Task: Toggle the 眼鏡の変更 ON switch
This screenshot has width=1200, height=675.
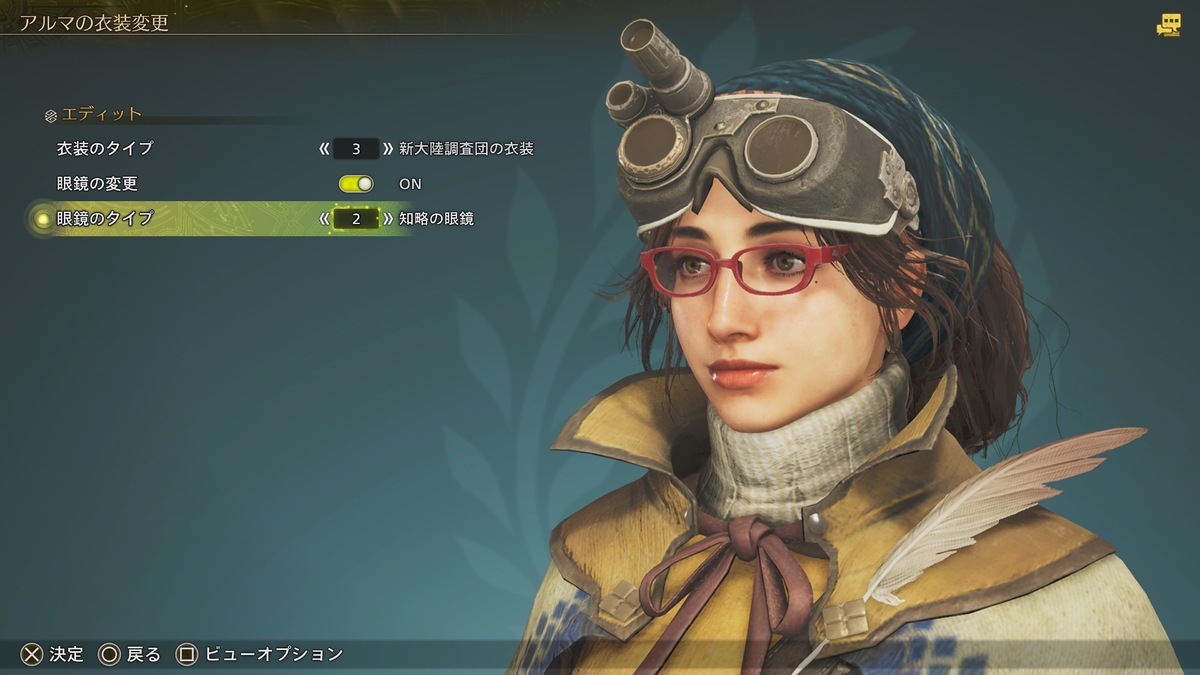Action: click(356, 184)
